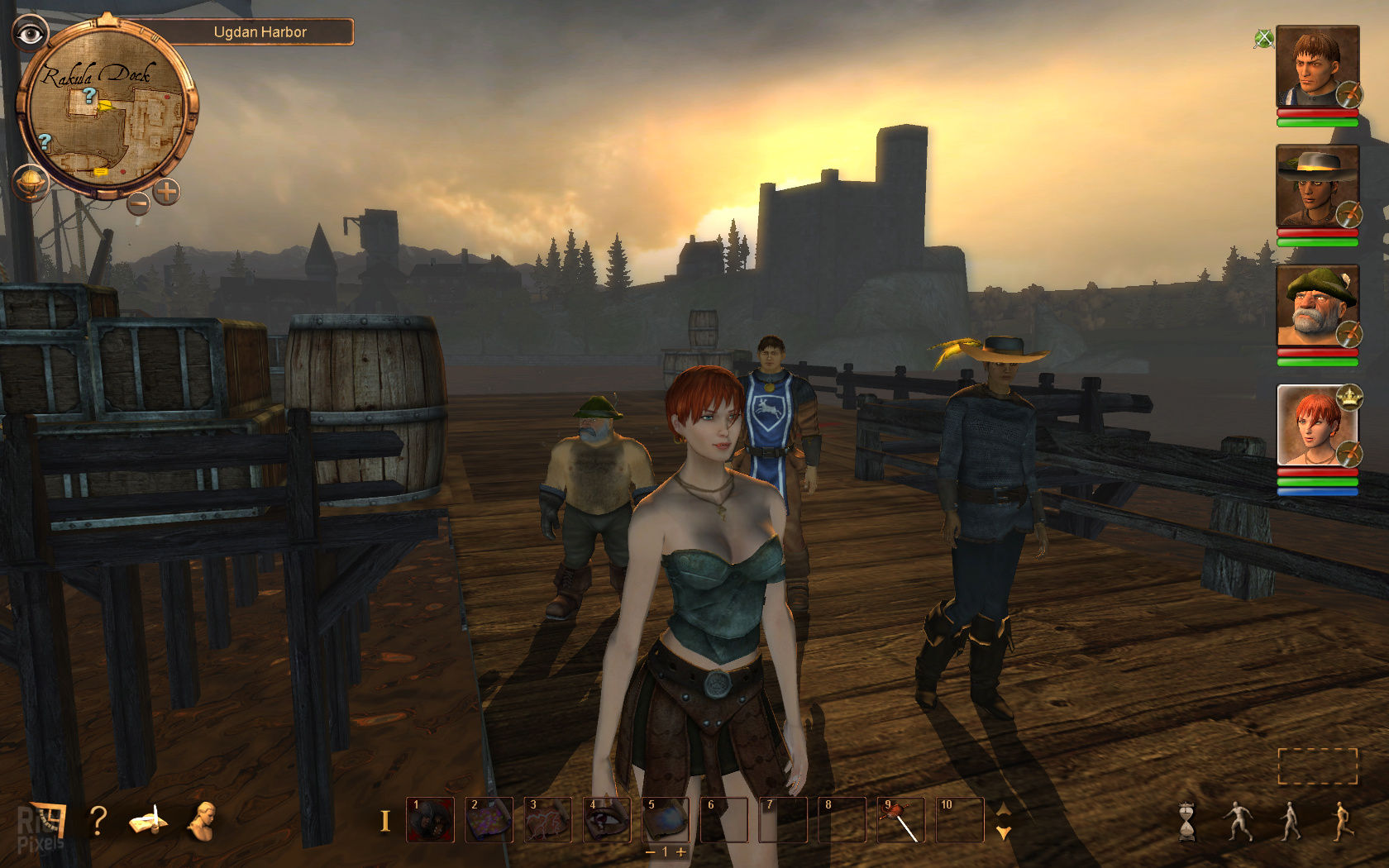This screenshot has width=1389, height=868.
Task: Select the bearded dwarf's party portrait
Action: [x=1317, y=307]
